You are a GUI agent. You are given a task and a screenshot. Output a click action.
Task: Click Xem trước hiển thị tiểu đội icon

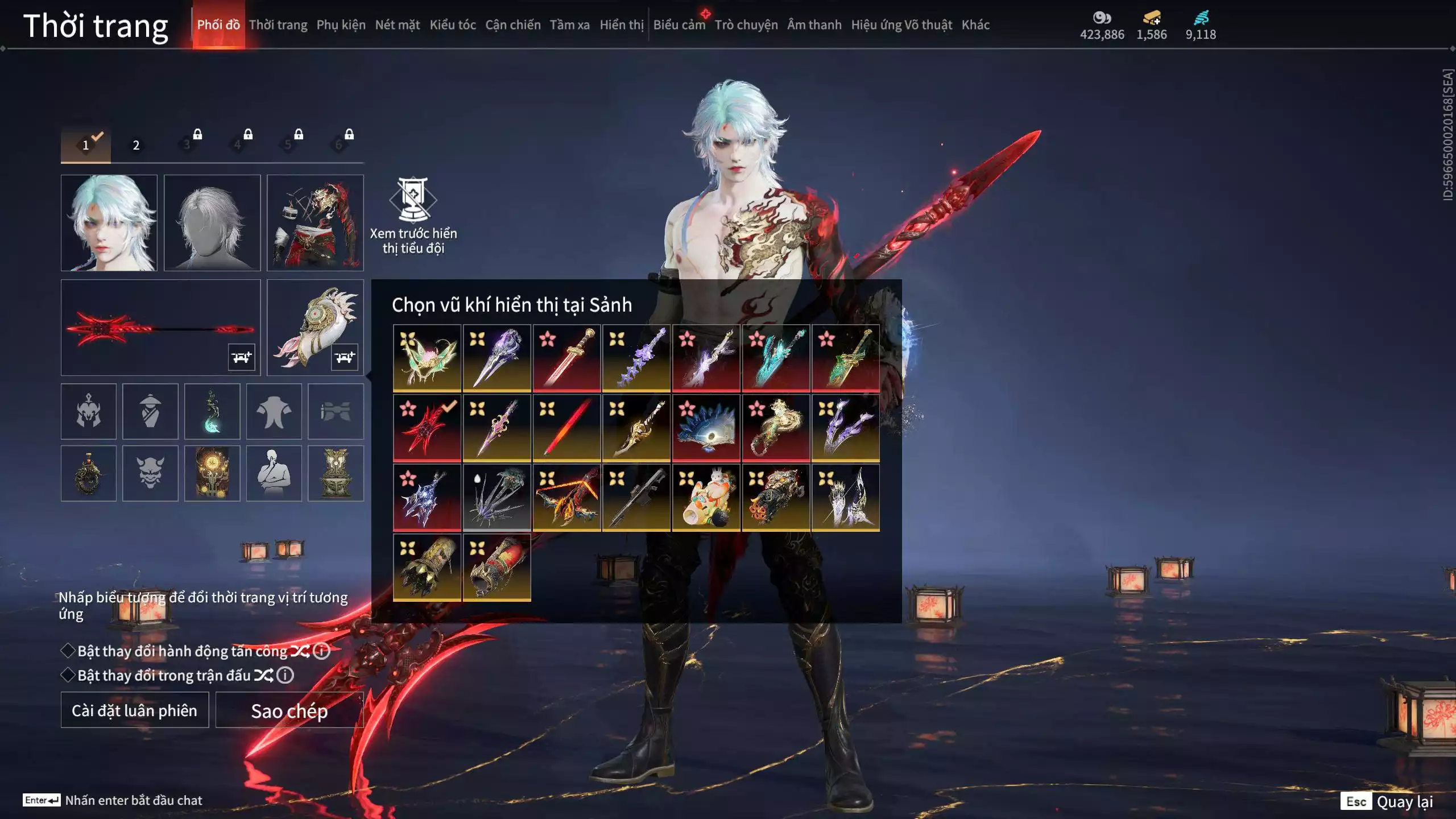(413, 200)
